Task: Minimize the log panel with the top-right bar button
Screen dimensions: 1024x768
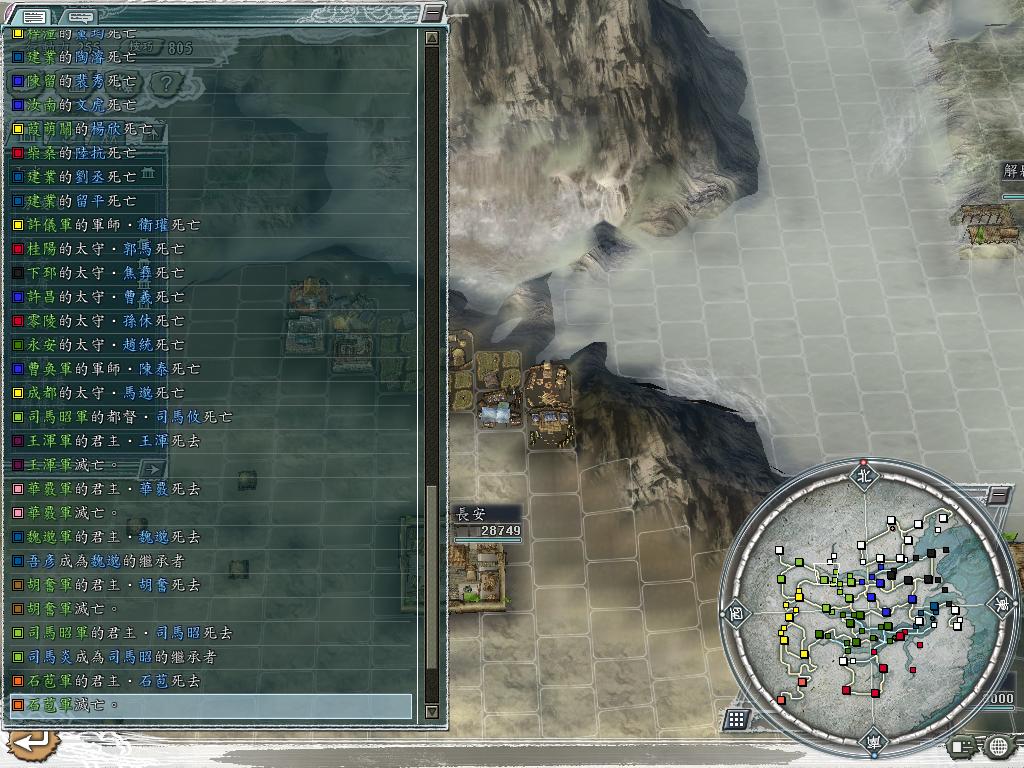Action: [432, 13]
